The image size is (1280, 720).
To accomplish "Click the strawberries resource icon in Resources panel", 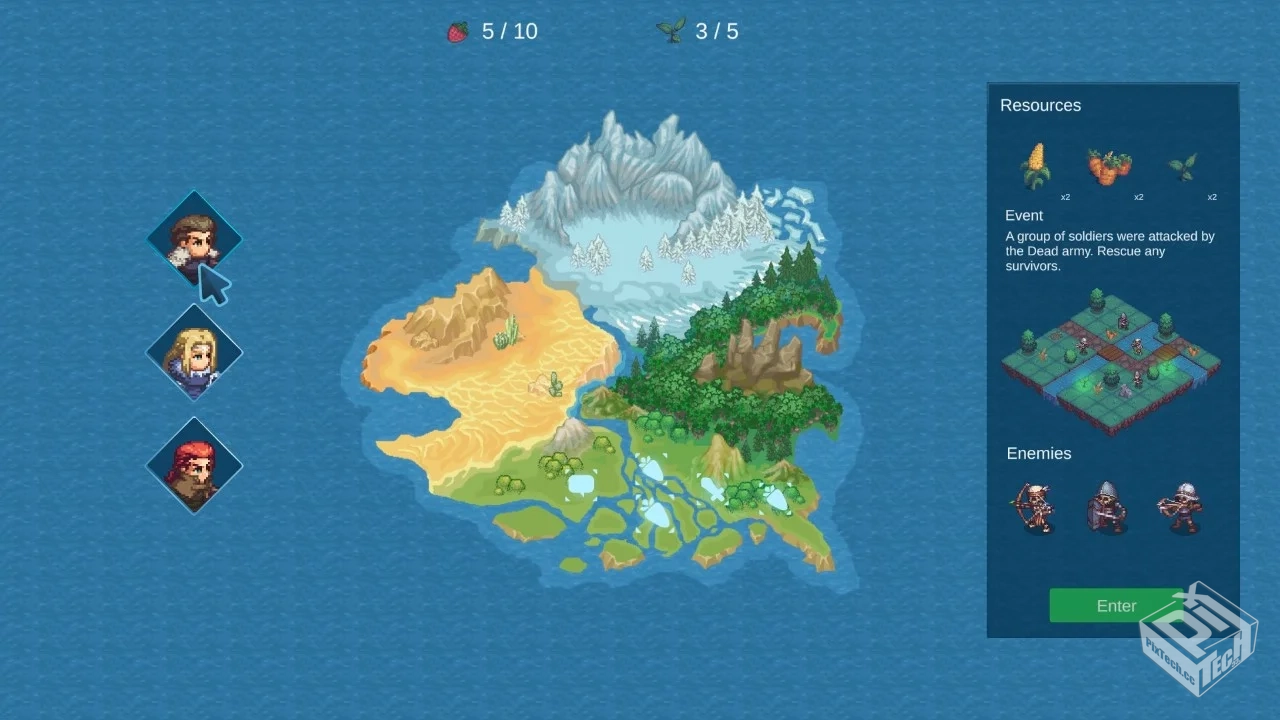I will click(x=1110, y=168).
